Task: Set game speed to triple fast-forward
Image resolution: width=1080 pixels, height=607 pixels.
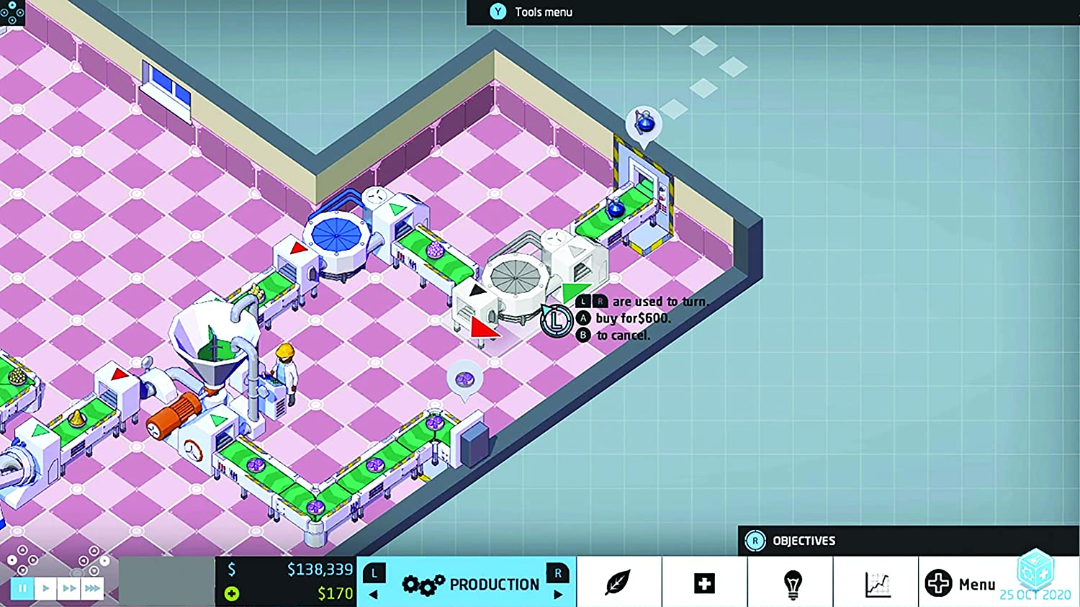Action: 92,589
